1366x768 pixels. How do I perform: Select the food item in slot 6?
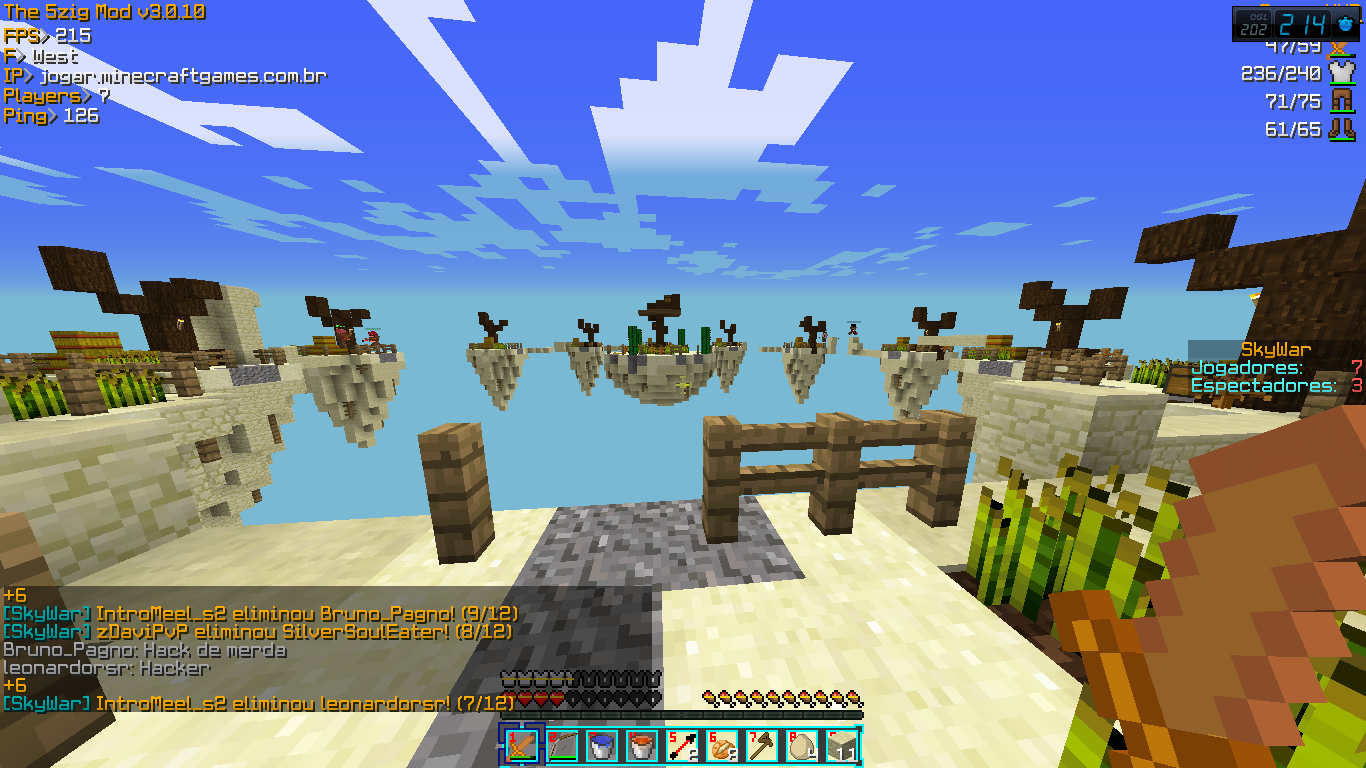[722, 745]
